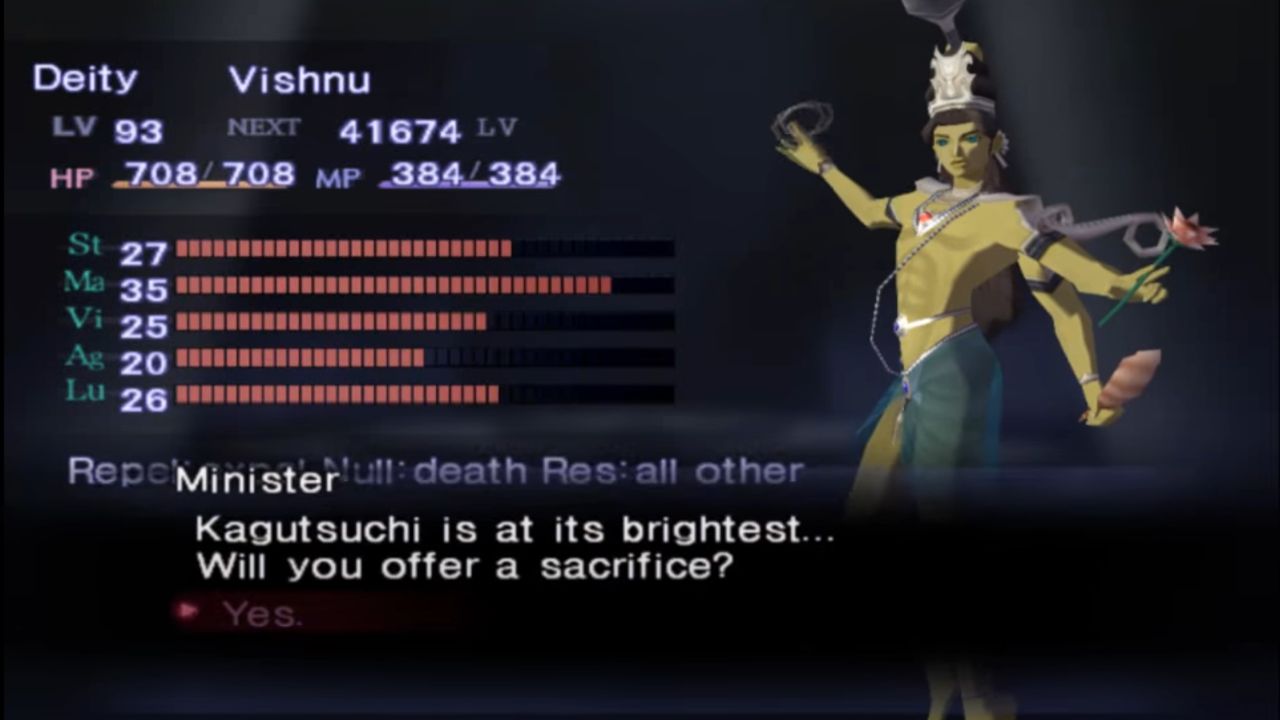1280x720 pixels.
Task: Click the Minister speaker name
Action: click(257, 481)
